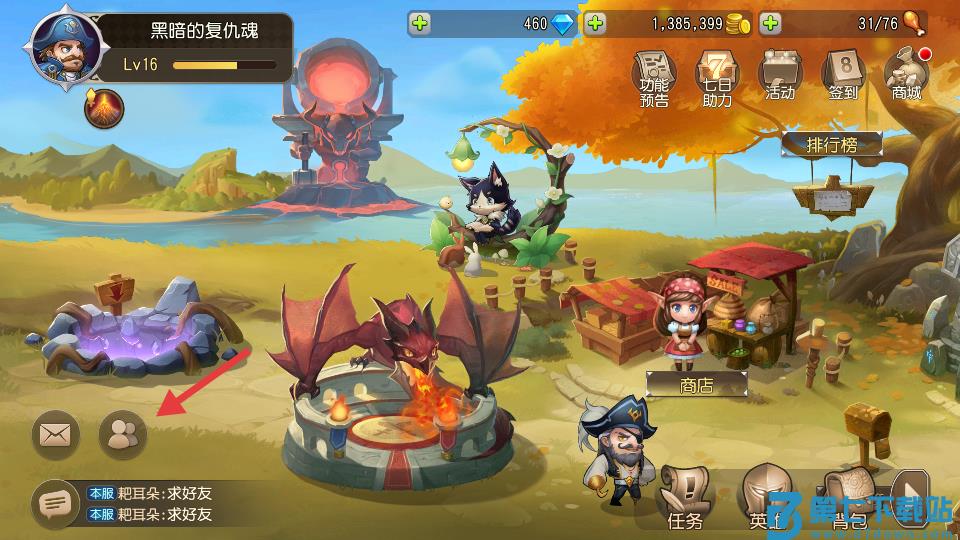
Task: Open the 任务 quests scroll
Action: pos(684,498)
